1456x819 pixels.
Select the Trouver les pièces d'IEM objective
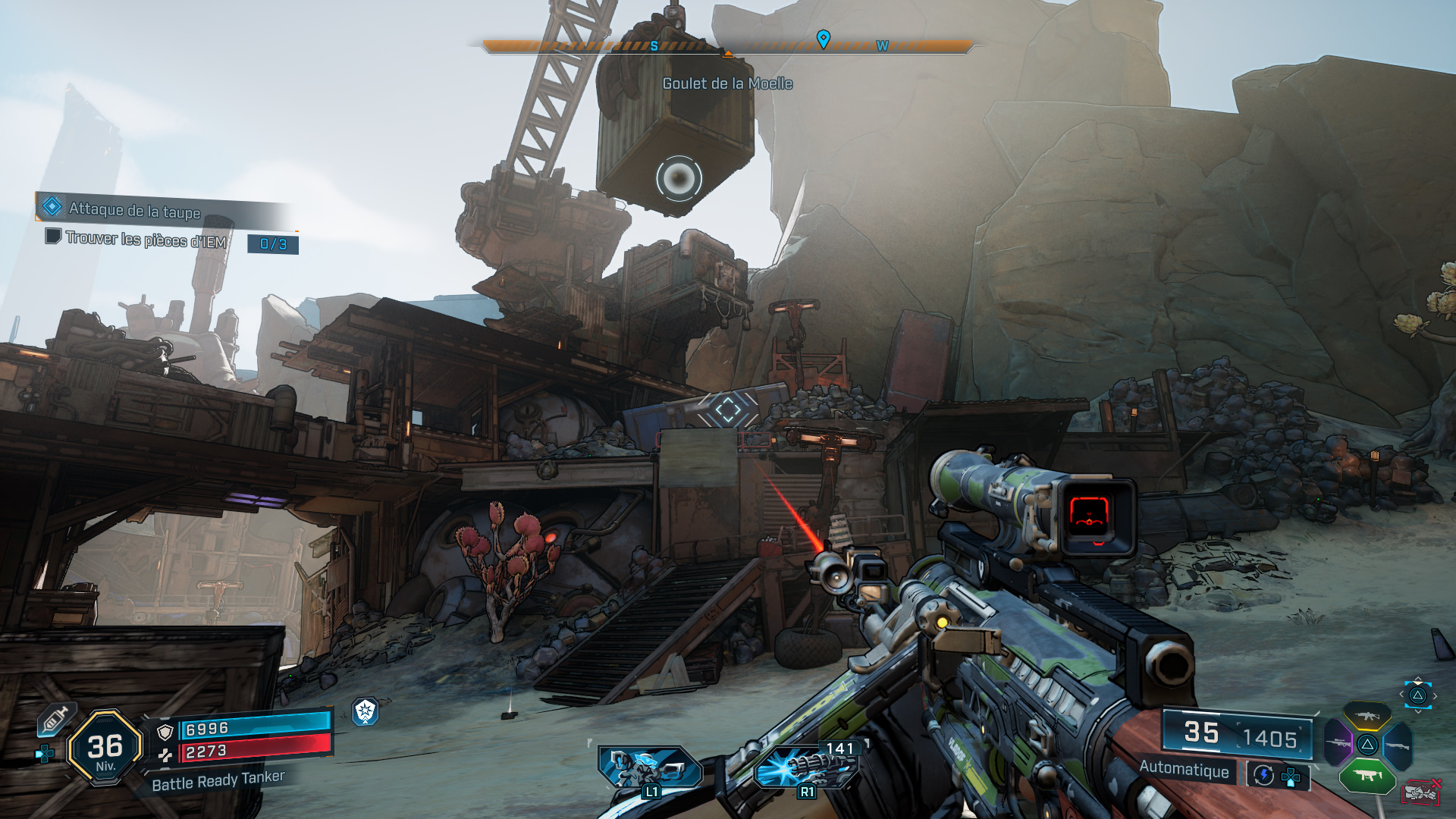(146, 240)
